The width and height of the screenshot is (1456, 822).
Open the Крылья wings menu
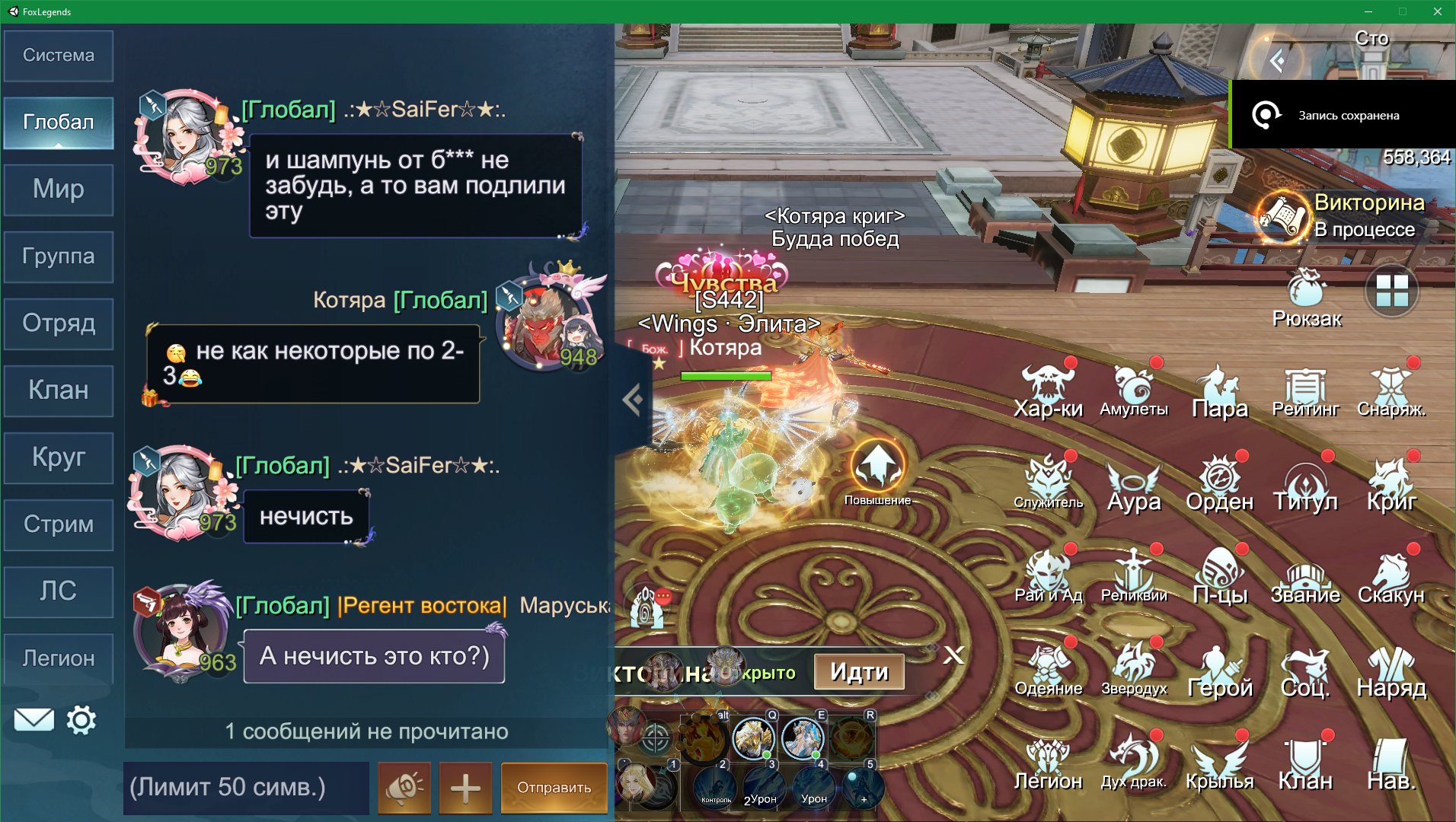pyautogui.click(x=1219, y=763)
